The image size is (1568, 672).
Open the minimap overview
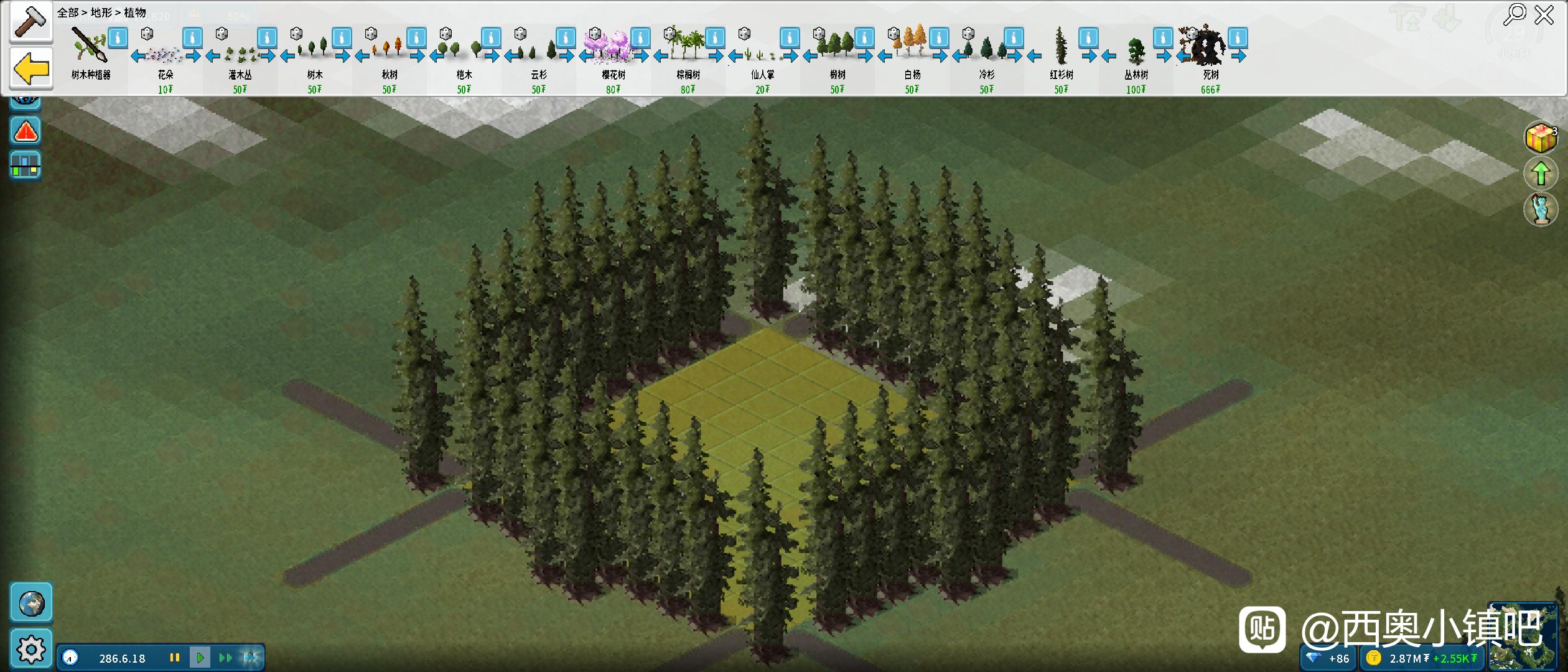click(1522, 638)
